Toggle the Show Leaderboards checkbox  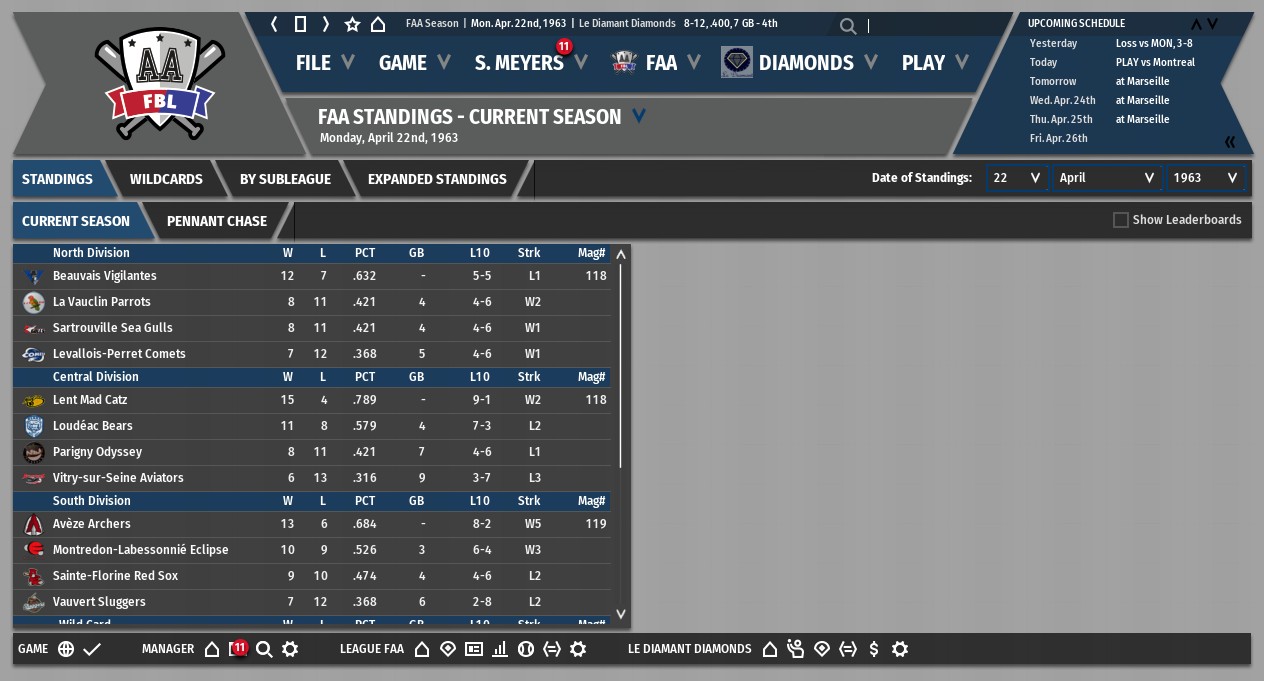coord(1121,220)
